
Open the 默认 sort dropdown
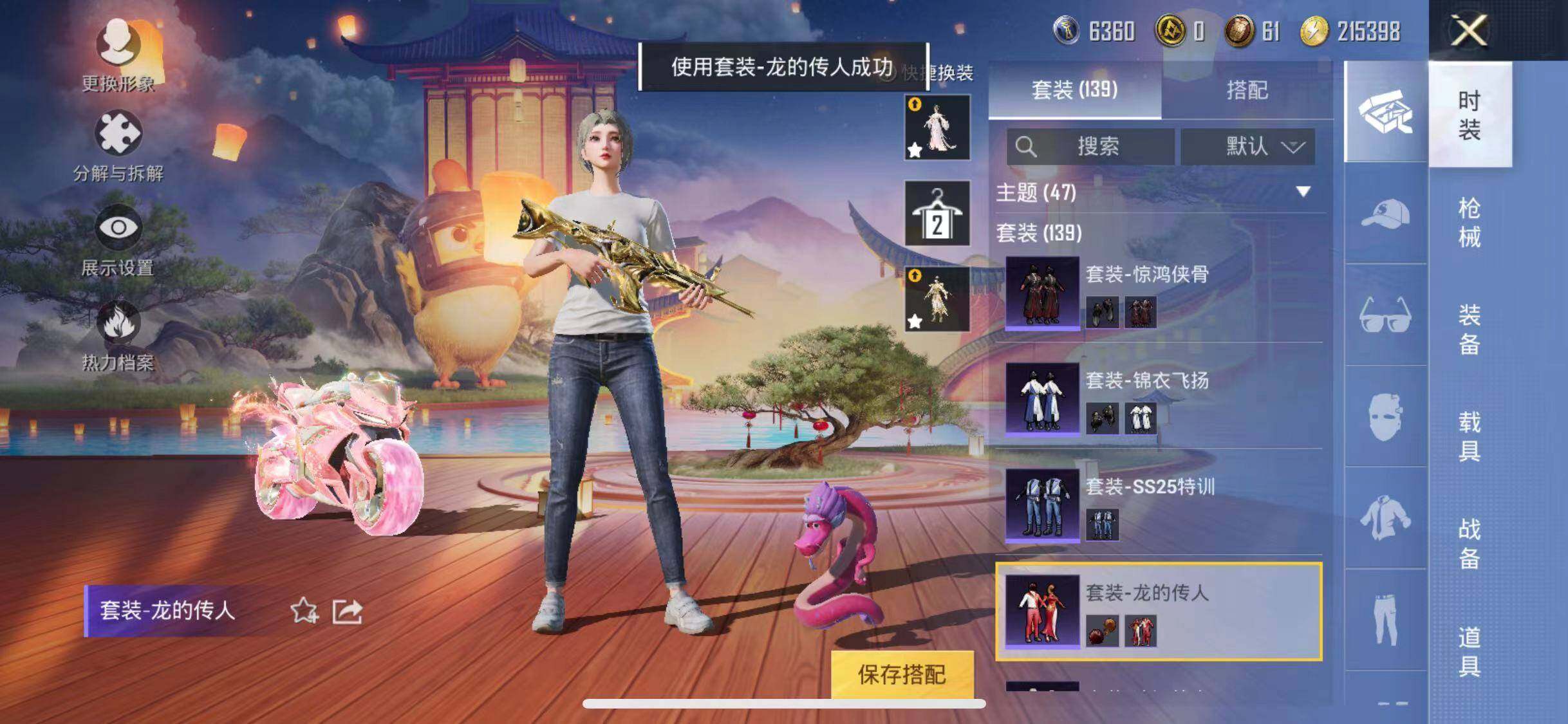[1247, 147]
